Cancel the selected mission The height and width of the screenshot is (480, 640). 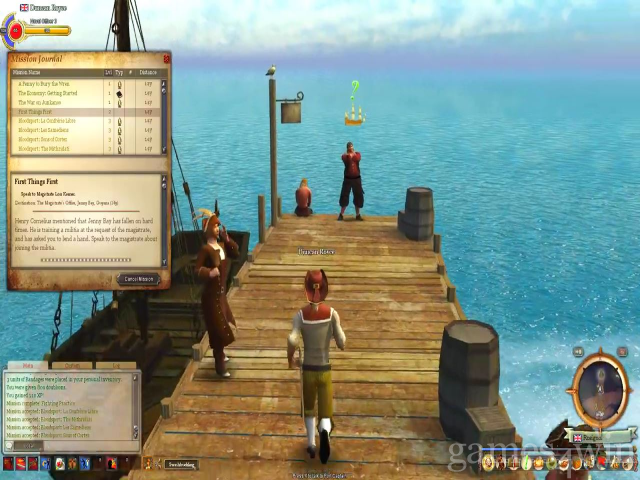(x=139, y=279)
